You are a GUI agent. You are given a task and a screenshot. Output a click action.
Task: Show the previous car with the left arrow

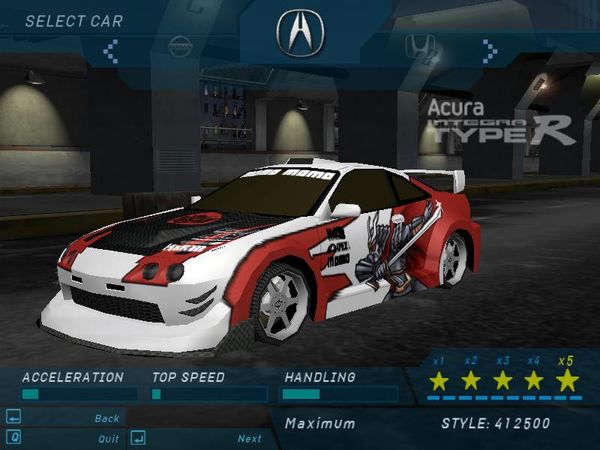point(111,47)
